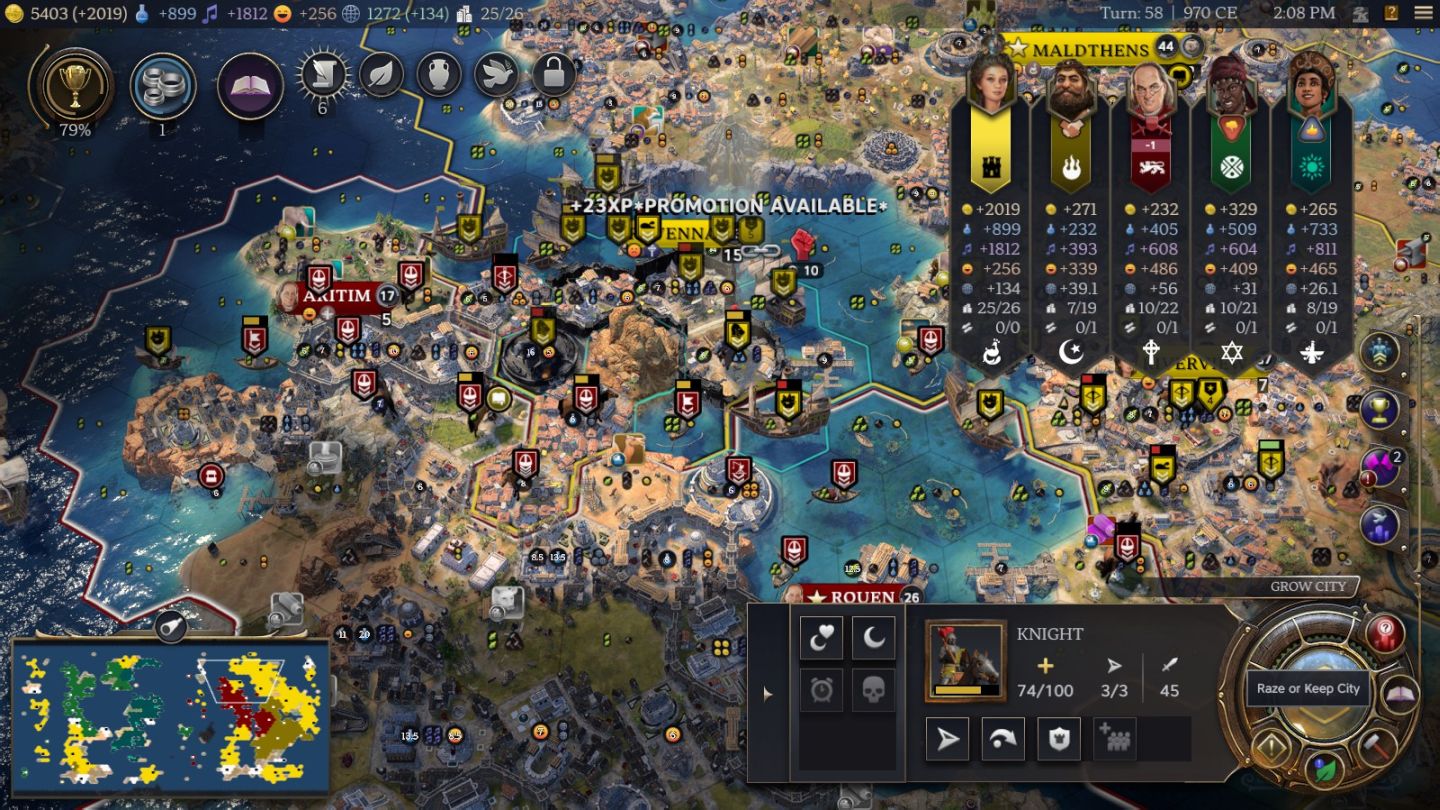Screen dimensions: 1440x810
Task: Select the Knight unit portrait
Action: 965,660
